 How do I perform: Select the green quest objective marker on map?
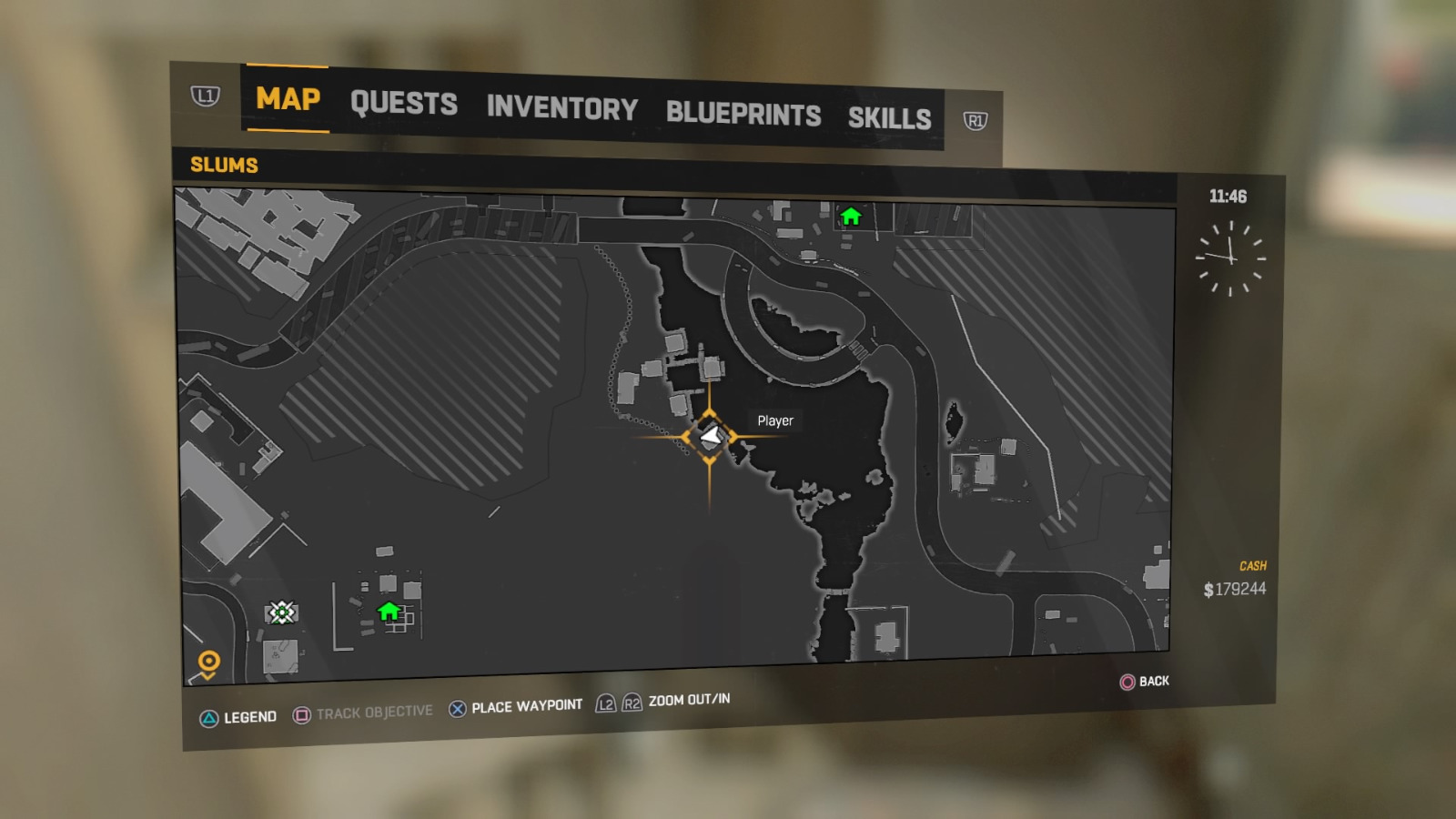pyautogui.click(x=282, y=612)
